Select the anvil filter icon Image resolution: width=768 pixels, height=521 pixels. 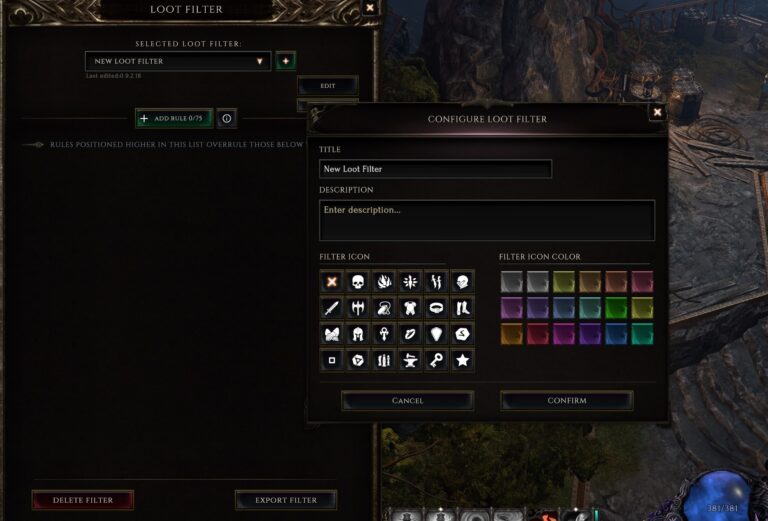point(410,360)
